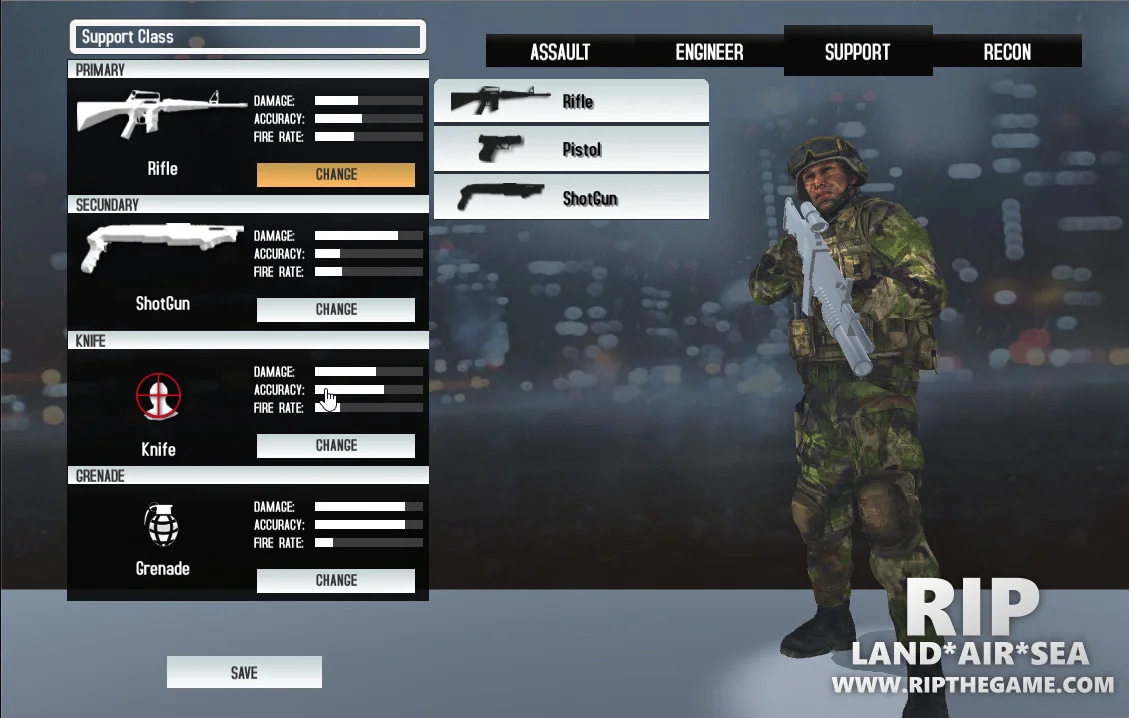Change the secondary ShotGun weapon

[x=336, y=310]
